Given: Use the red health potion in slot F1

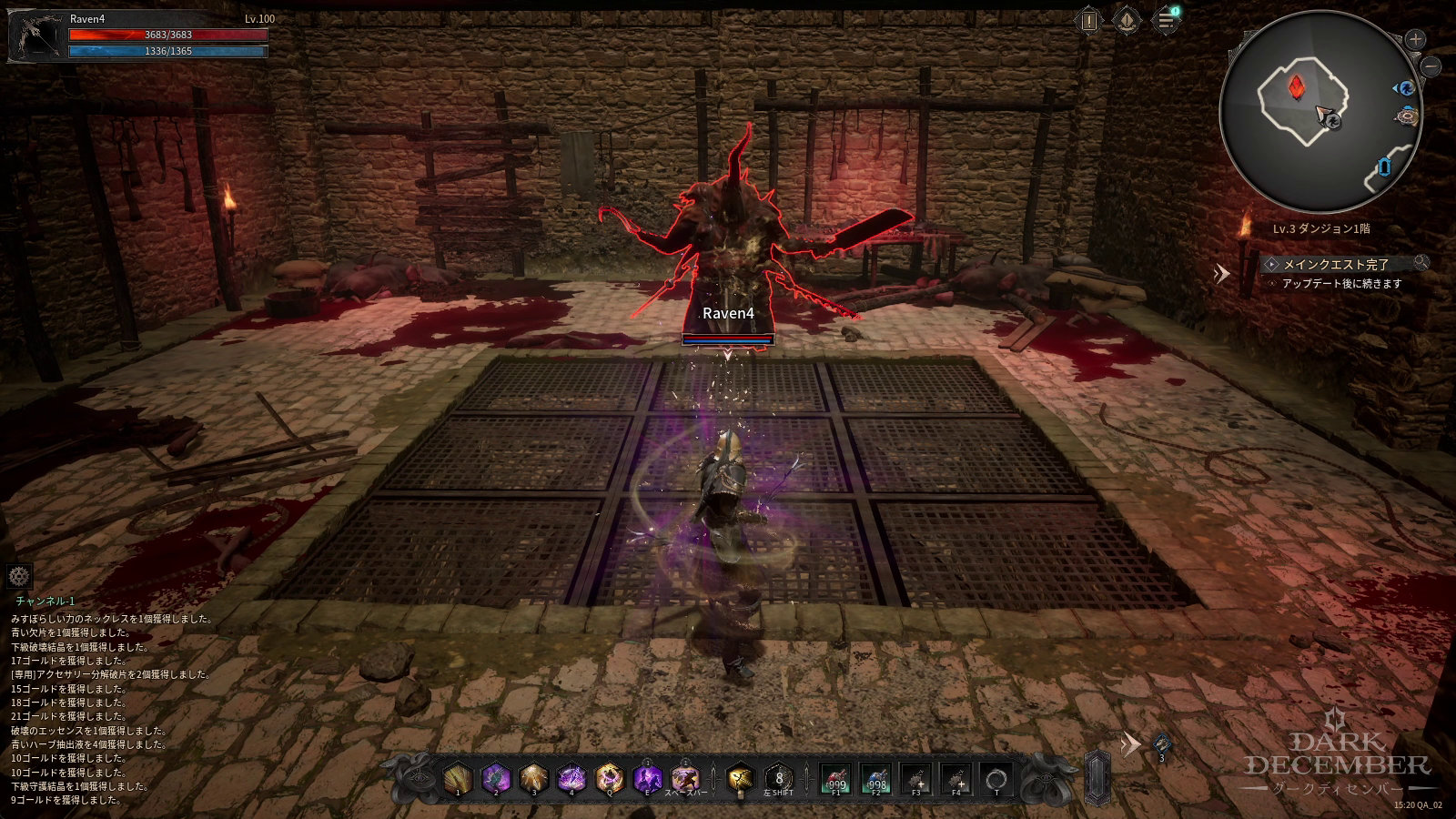Looking at the screenshot, I should click(835, 779).
